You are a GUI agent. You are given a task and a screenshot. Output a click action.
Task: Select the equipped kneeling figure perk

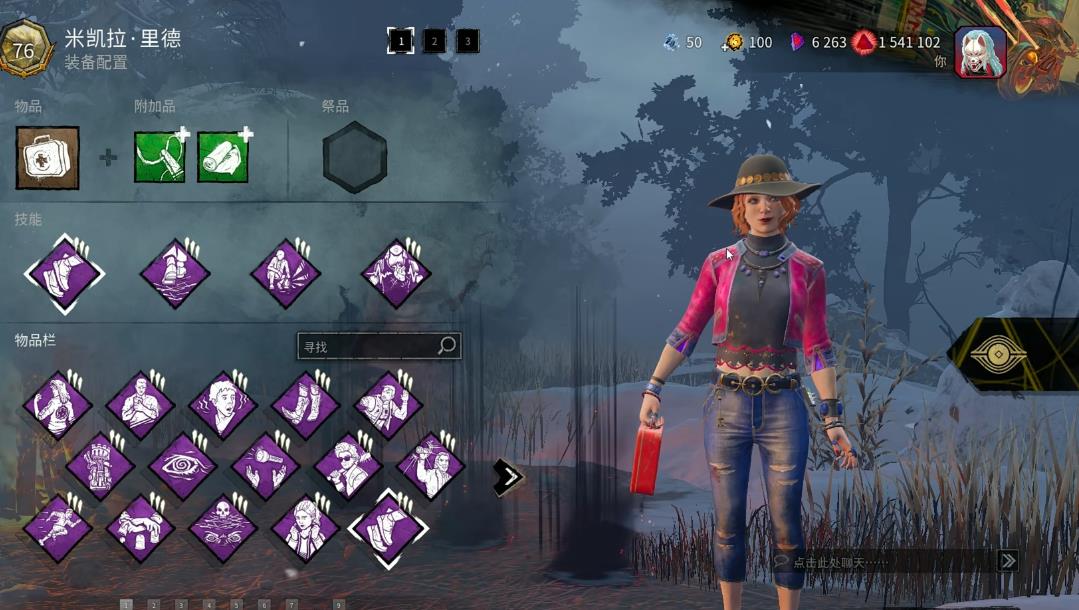[x=285, y=273]
